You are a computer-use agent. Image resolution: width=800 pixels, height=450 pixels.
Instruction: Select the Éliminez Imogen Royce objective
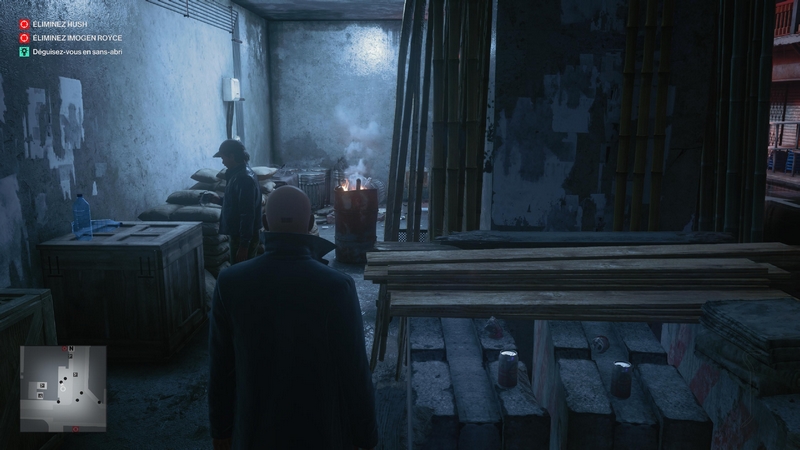pos(76,37)
